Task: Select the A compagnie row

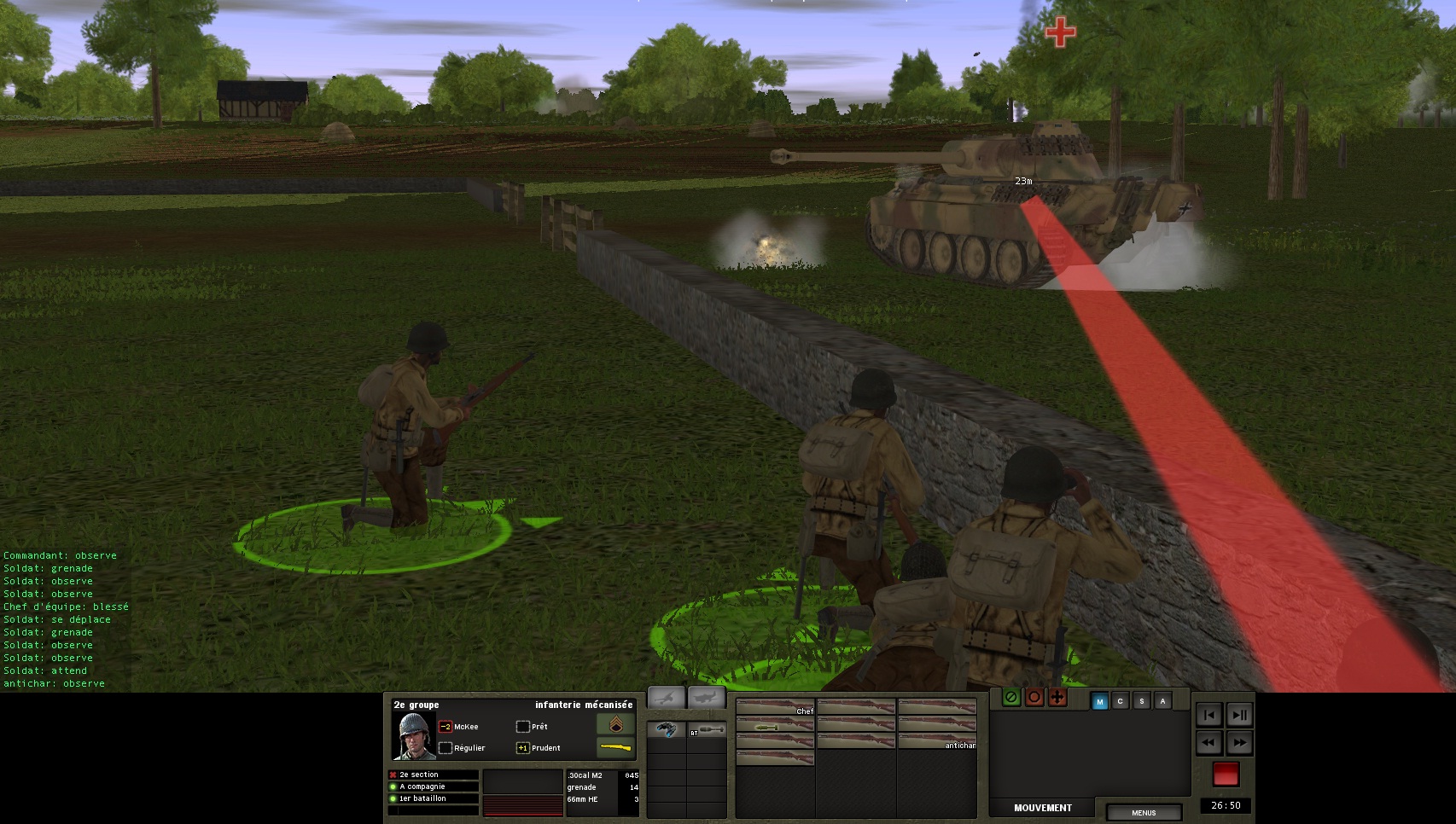Action: click(433, 786)
